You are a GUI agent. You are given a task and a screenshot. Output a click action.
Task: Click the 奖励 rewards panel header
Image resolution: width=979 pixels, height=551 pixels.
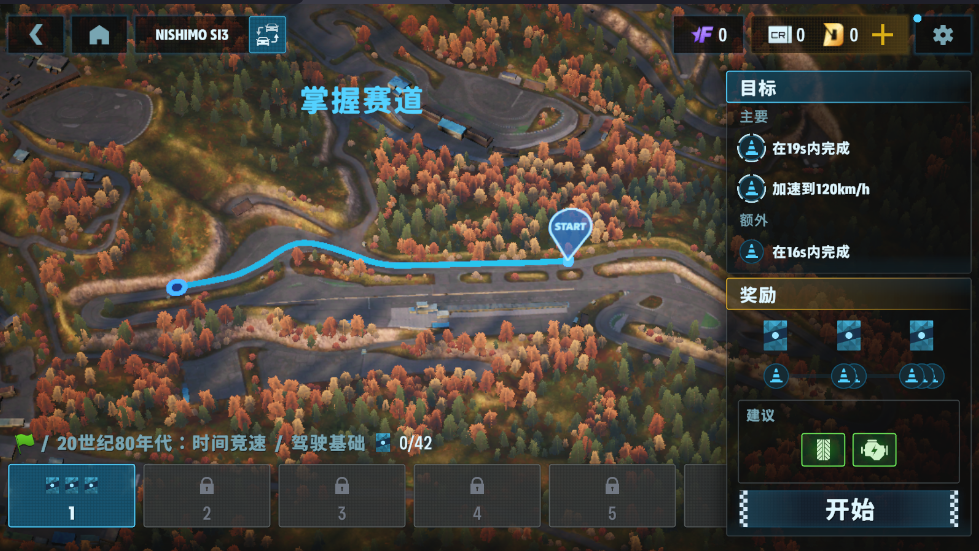pyautogui.click(x=850, y=295)
